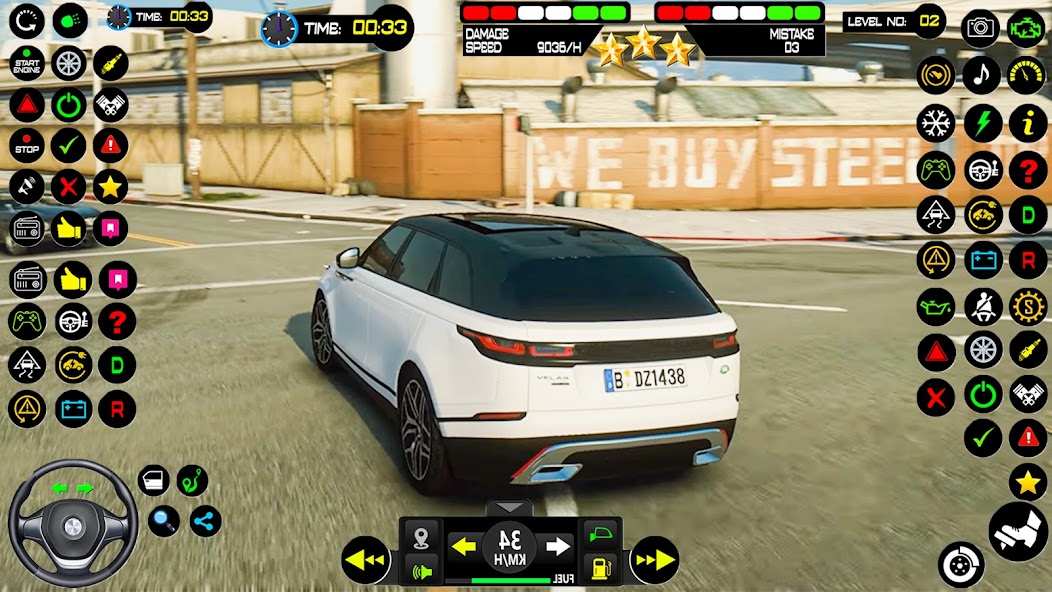This screenshot has height=592, width=1052.
Task: Click the magnifying glass icon
Action: tap(164, 520)
